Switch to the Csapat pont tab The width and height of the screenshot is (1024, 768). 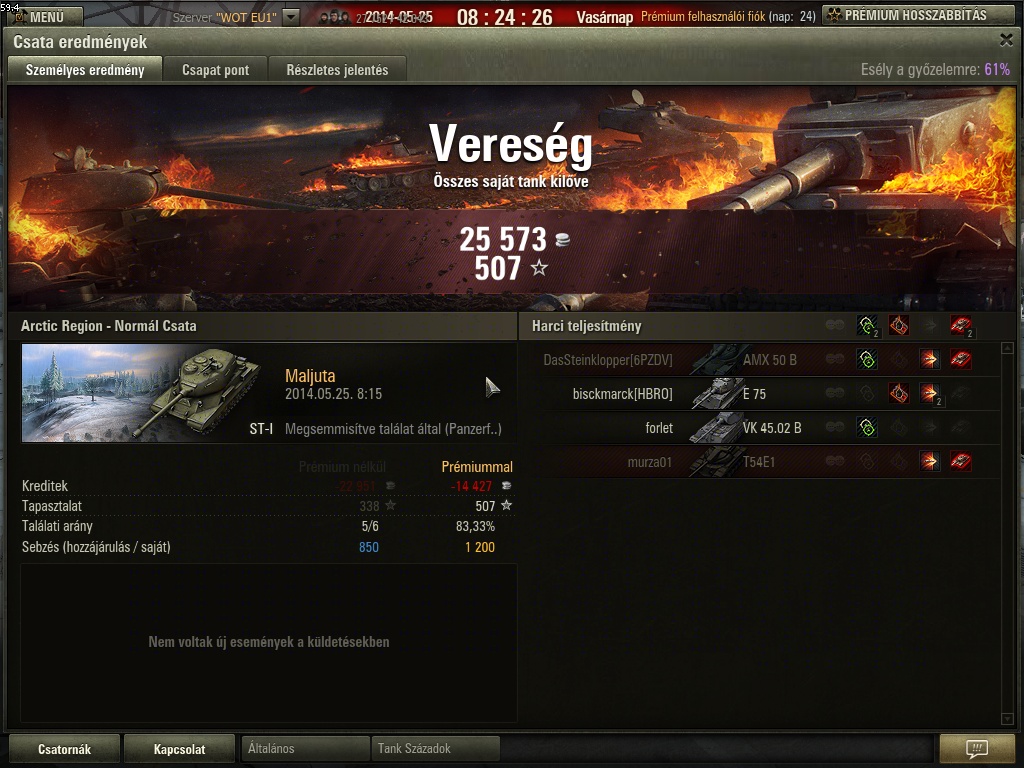click(x=215, y=69)
